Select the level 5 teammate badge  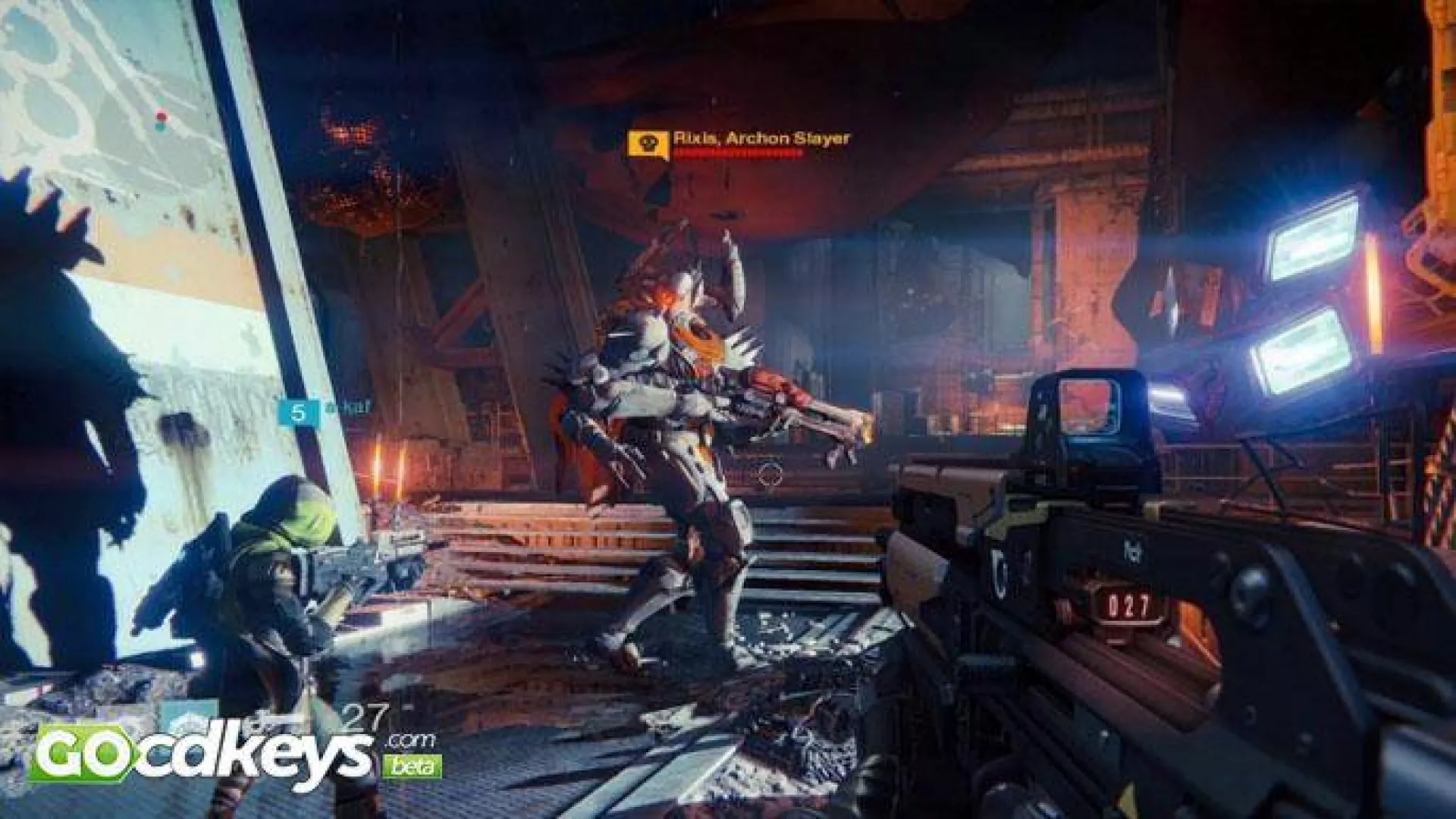click(x=297, y=413)
